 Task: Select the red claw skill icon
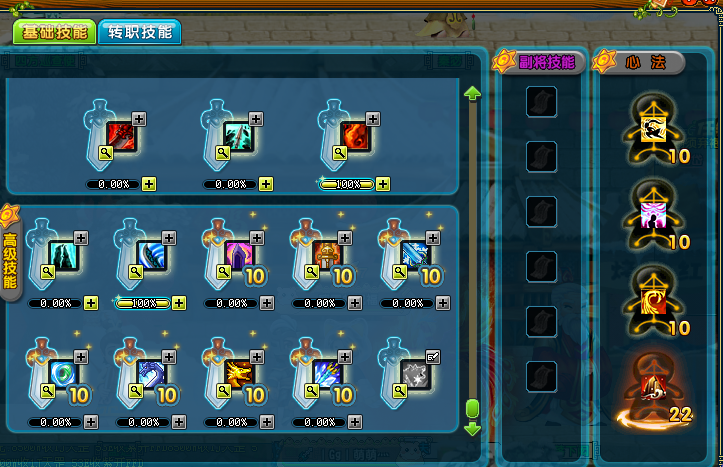pyautogui.click(x=120, y=137)
